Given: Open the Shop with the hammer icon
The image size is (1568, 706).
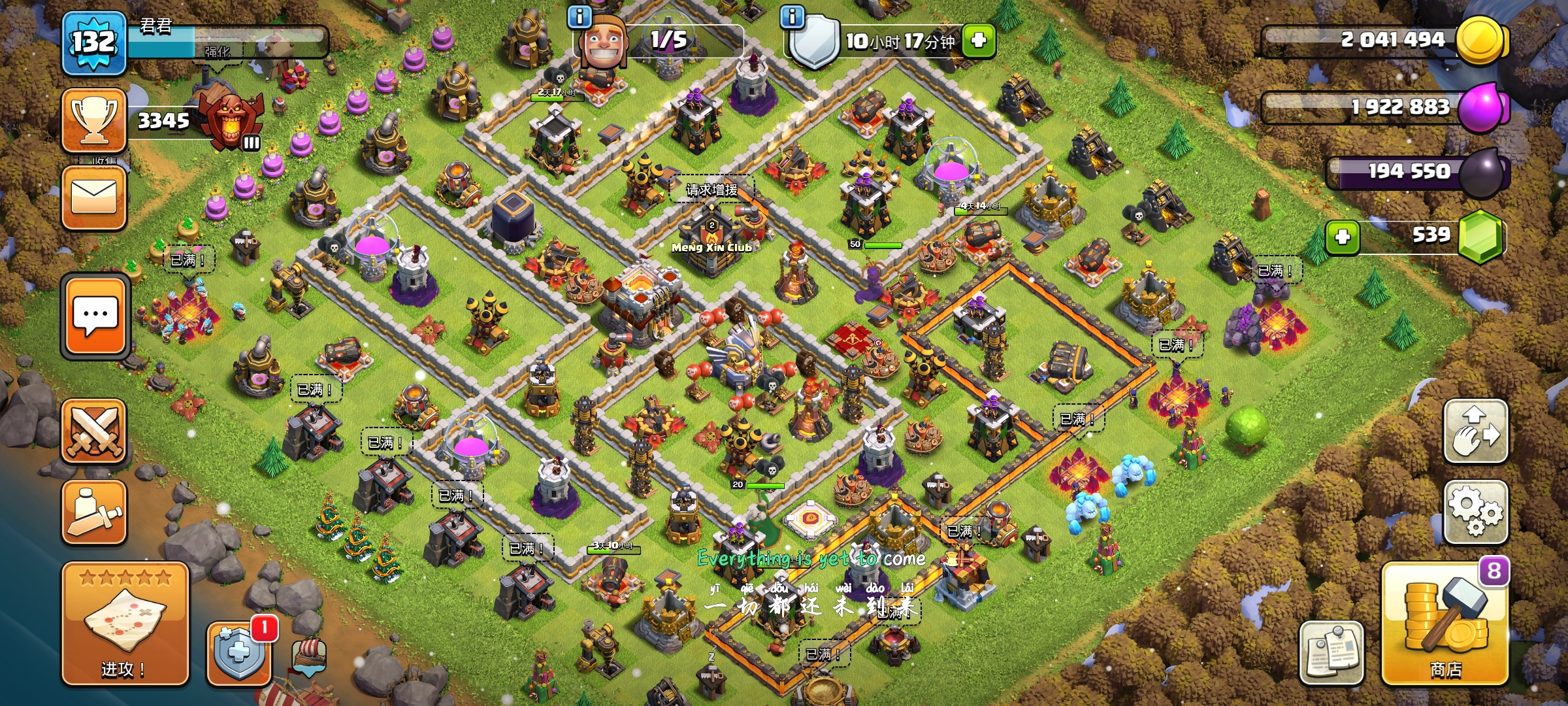Looking at the screenshot, I should tap(1445, 624).
